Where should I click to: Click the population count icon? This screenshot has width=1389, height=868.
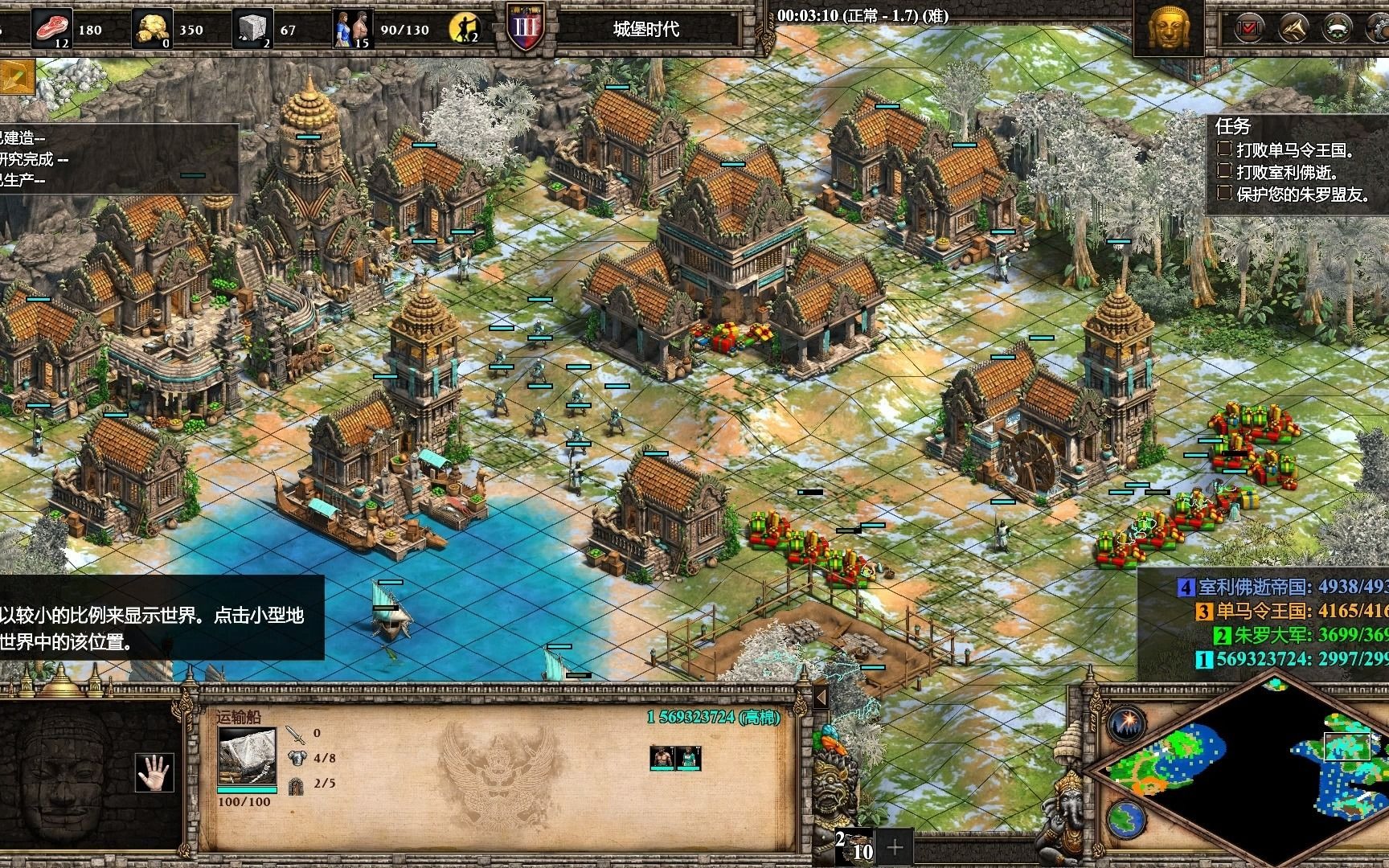(x=353, y=29)
